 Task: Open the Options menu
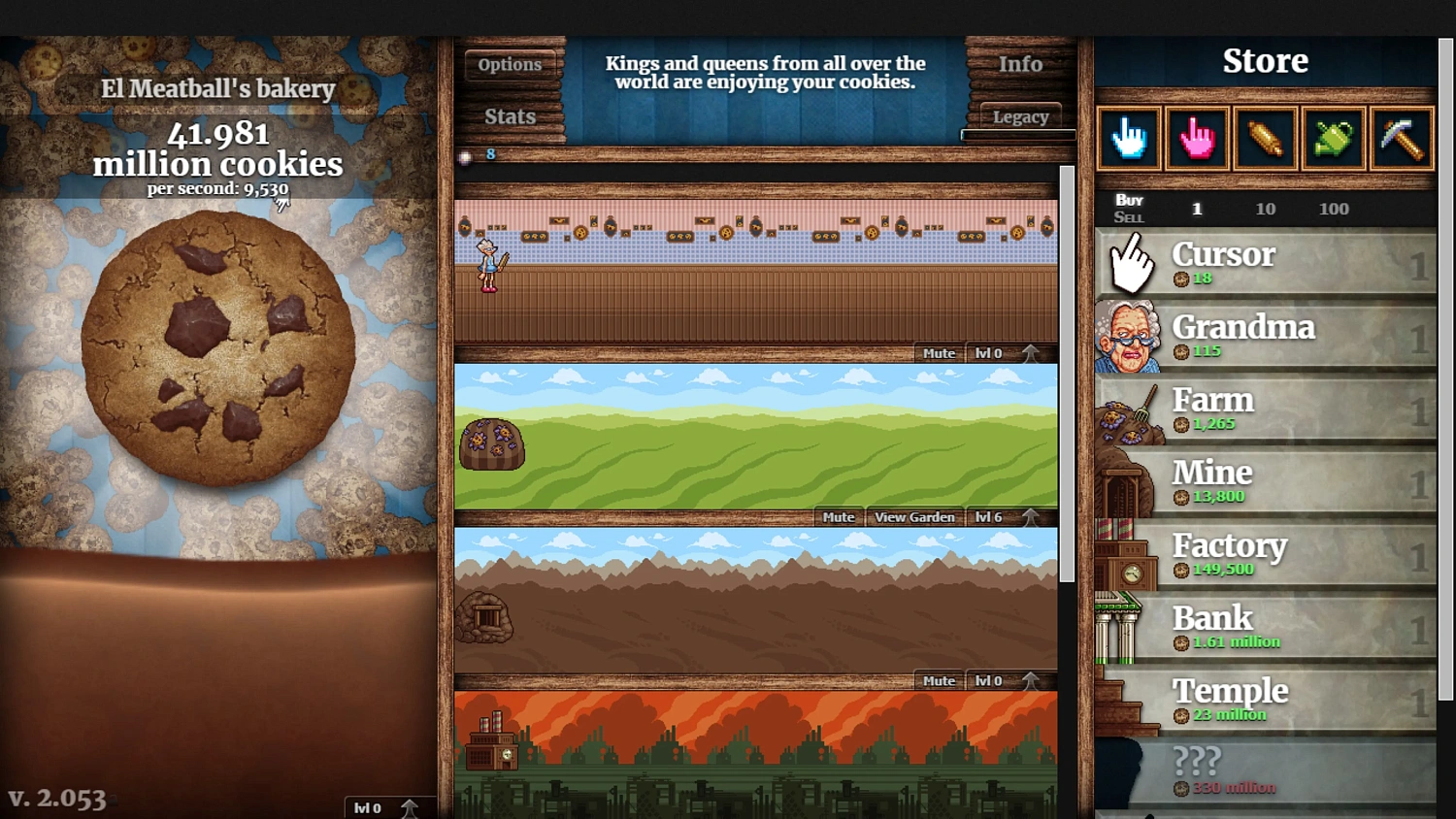[x=511, y=64]
